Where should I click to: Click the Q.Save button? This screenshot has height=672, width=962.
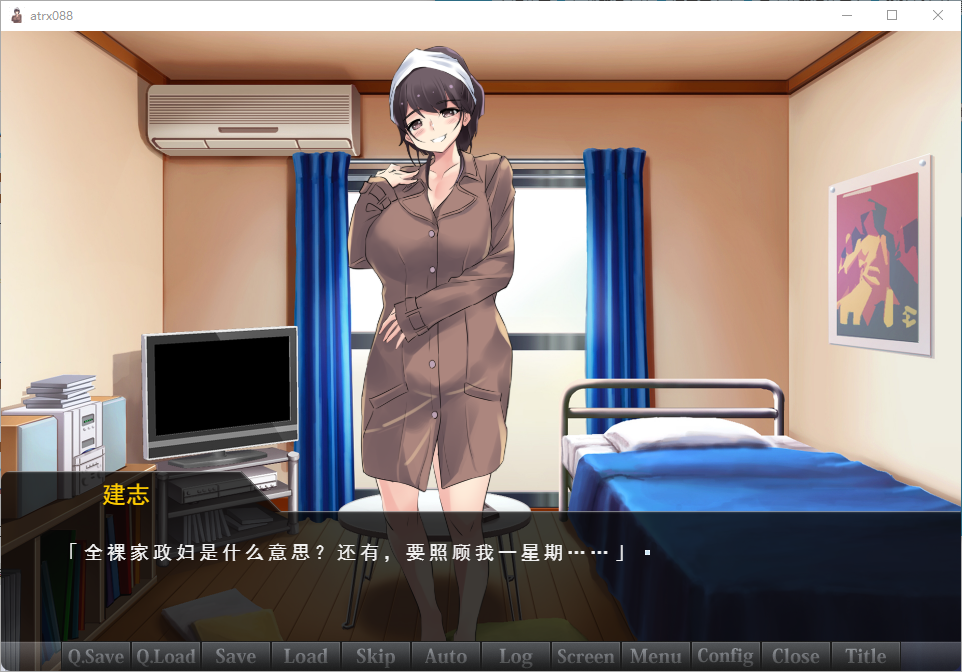click(x=96, y=657)
